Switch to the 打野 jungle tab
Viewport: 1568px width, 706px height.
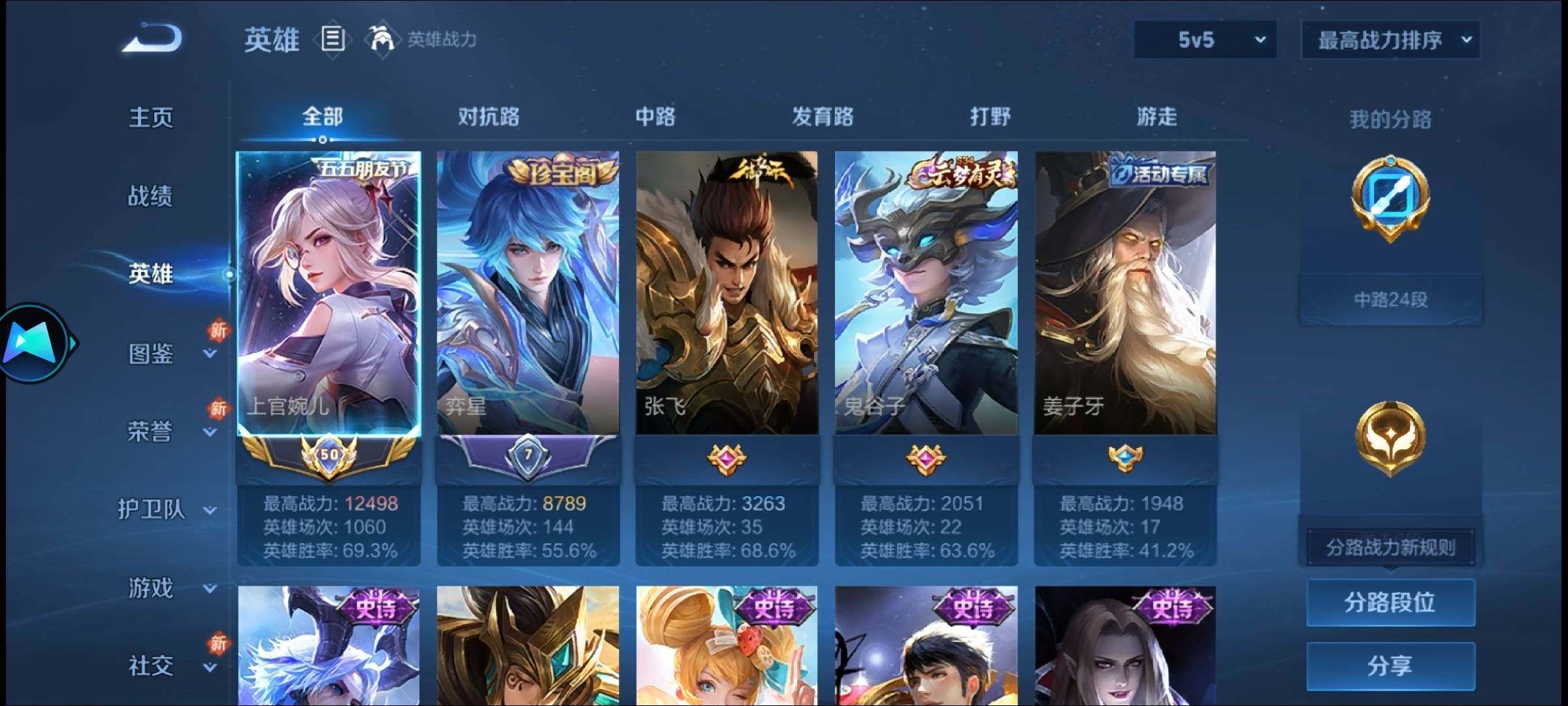[990, 116]
